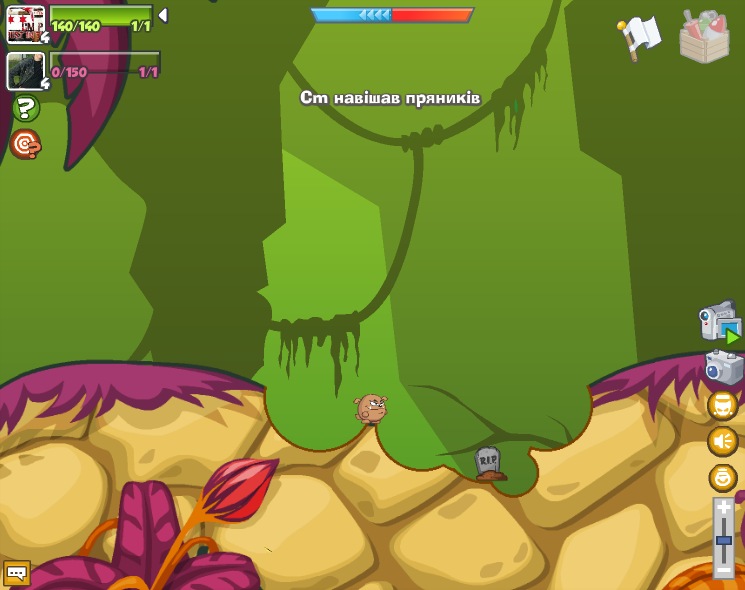The width and height of the screenshot is (745, 590).
Task: Click the white surrender flag icon
Action: 640,36
